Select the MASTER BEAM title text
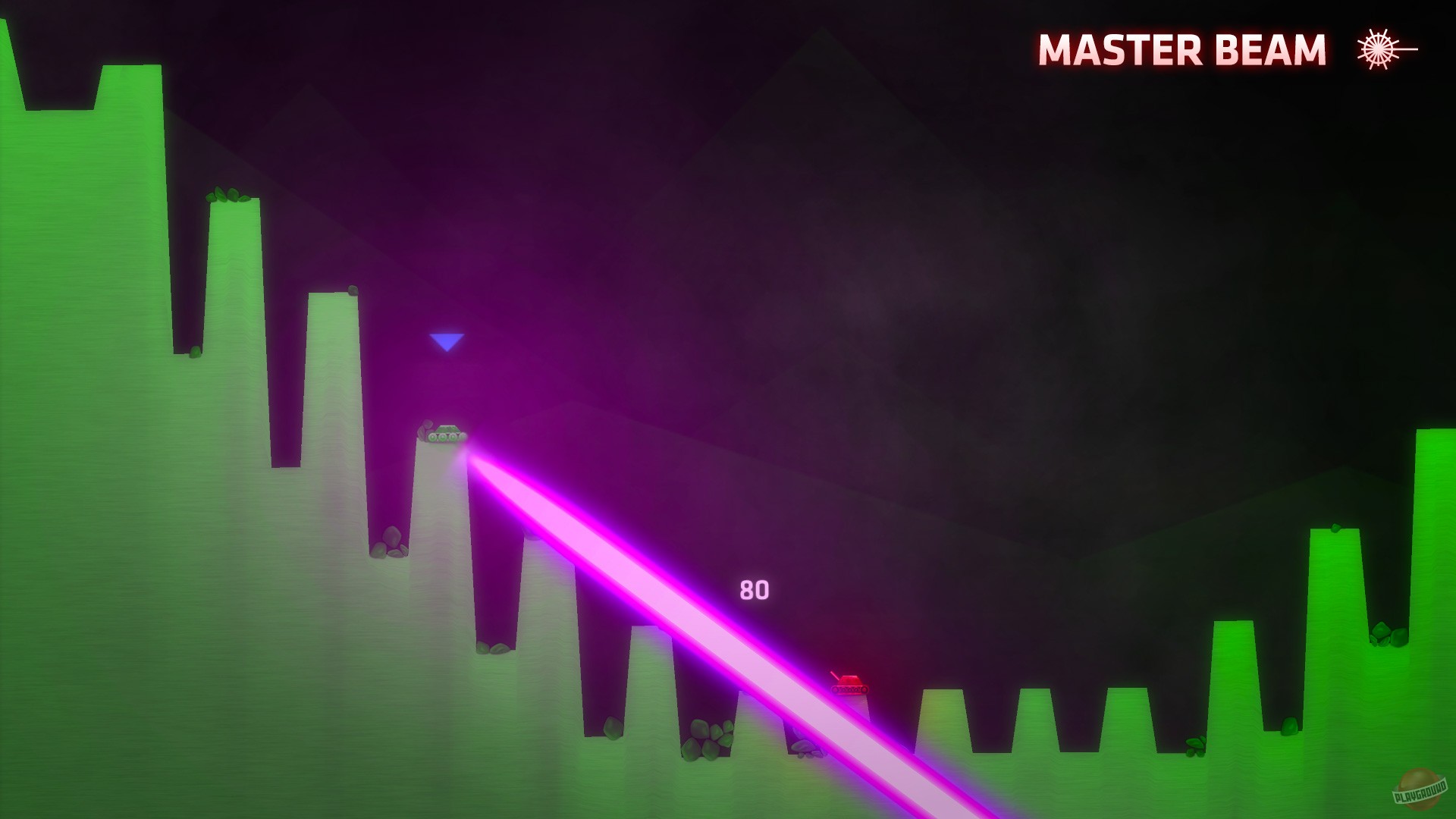This screenshot has width=1456, height=819. 1183,51
